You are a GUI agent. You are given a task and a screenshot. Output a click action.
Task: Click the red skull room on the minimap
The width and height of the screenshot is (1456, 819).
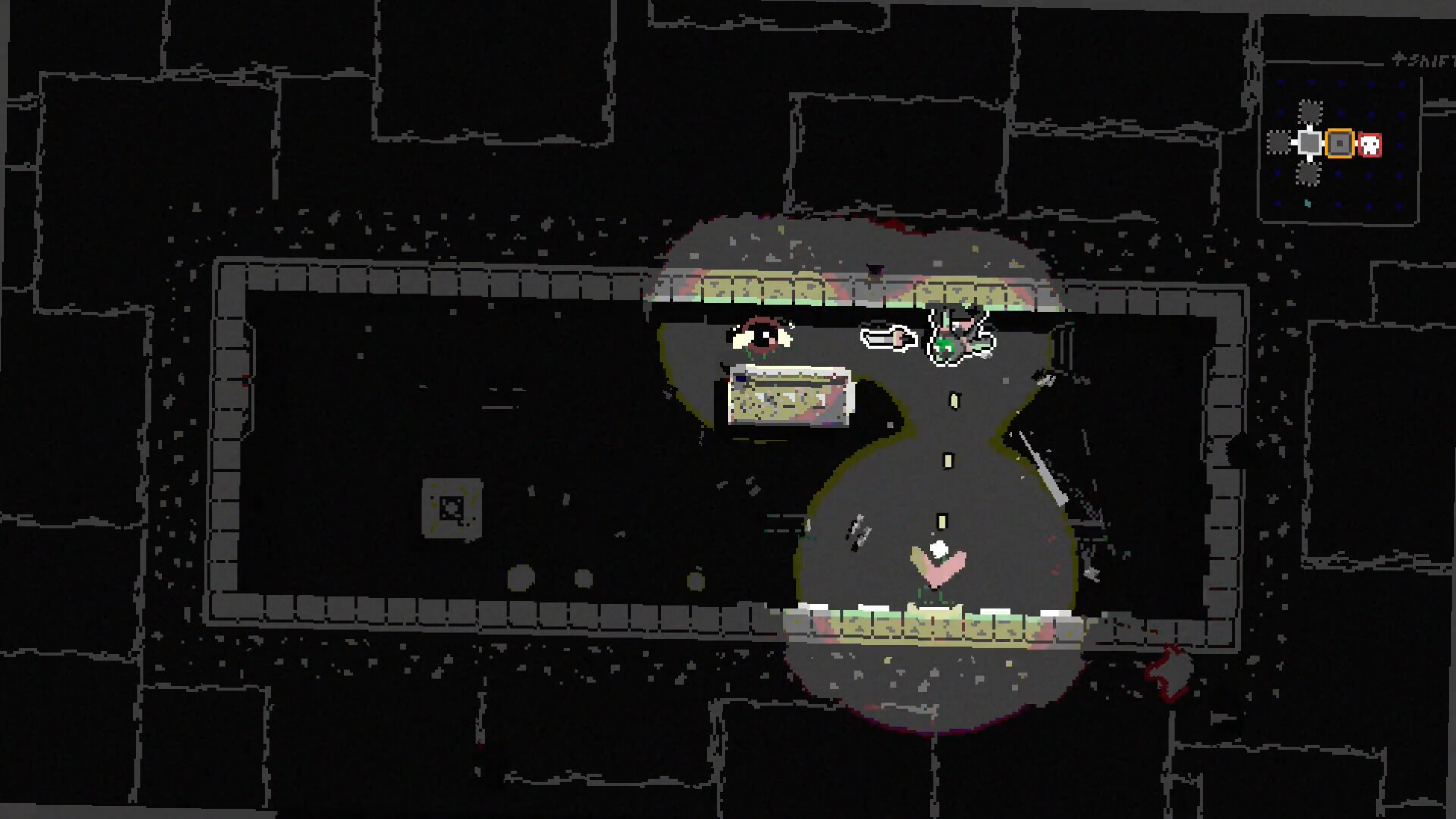(1370, 144)
